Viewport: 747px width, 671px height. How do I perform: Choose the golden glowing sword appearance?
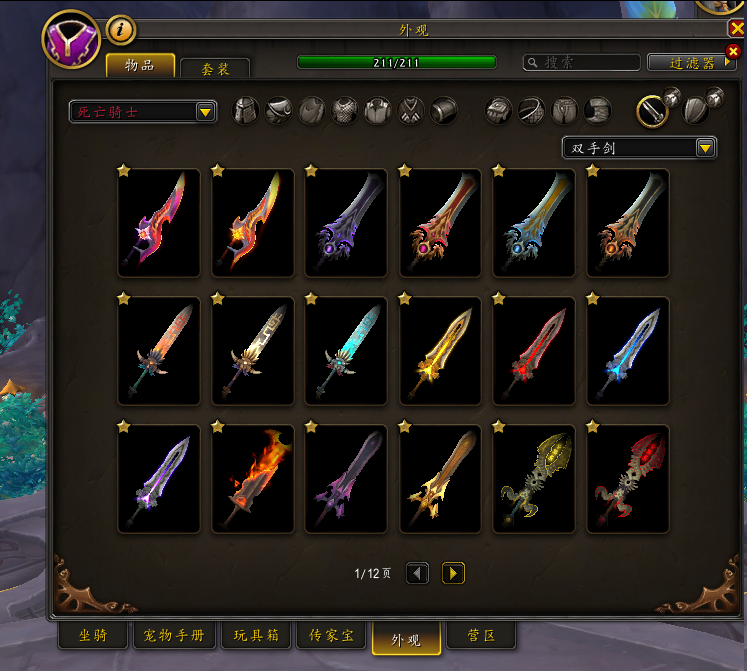[441, 351]
